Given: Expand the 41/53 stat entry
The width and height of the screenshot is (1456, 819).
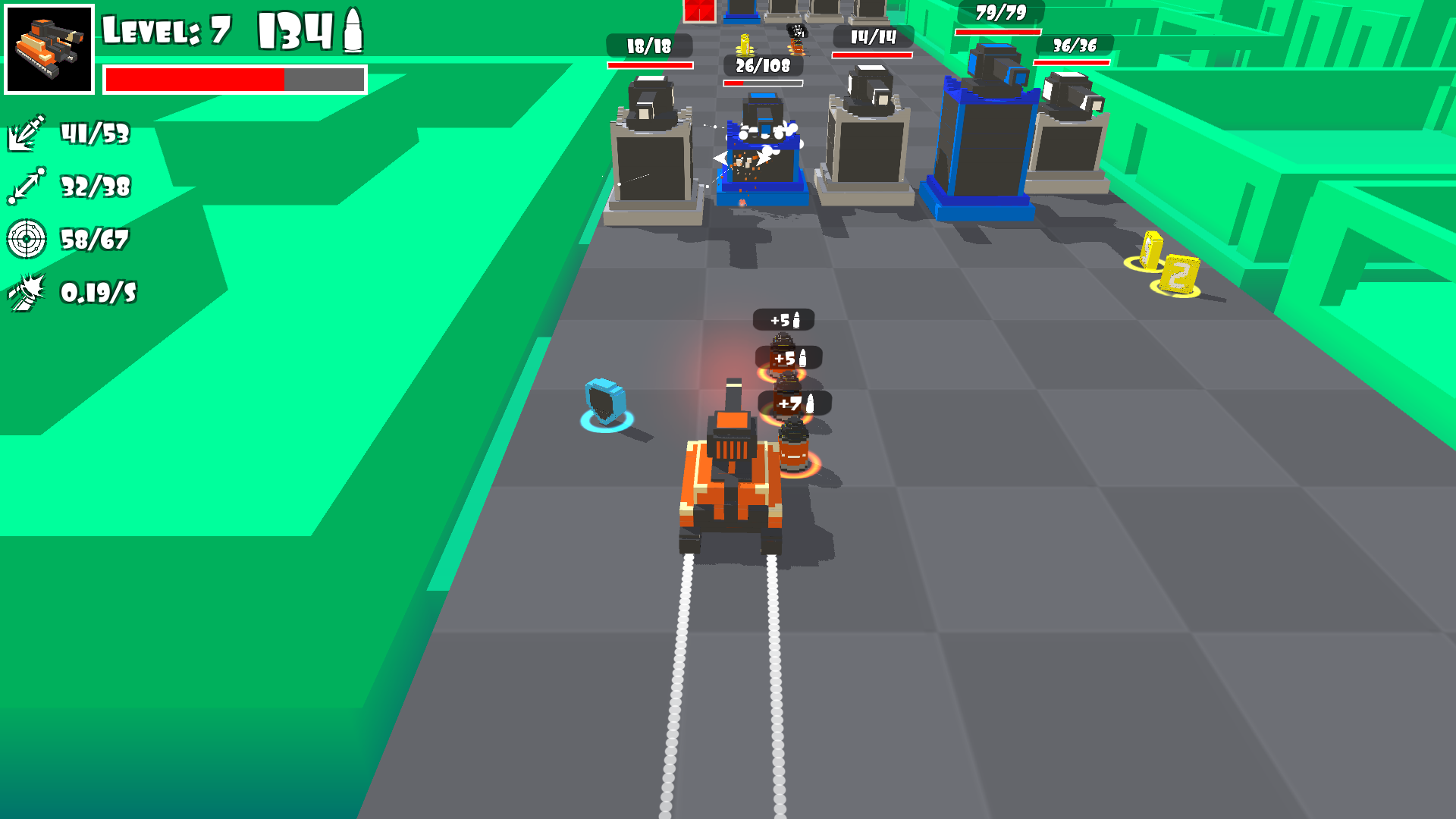Looking at the screenshot, I should pos(95,134).
